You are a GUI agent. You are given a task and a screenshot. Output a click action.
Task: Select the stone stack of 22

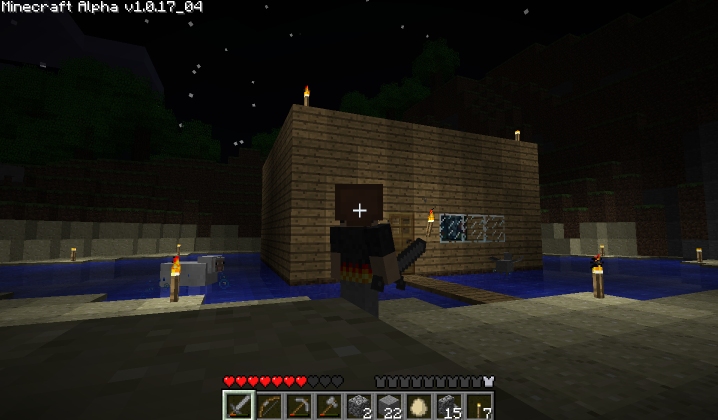pyautogui.click(x=388, y=406)
